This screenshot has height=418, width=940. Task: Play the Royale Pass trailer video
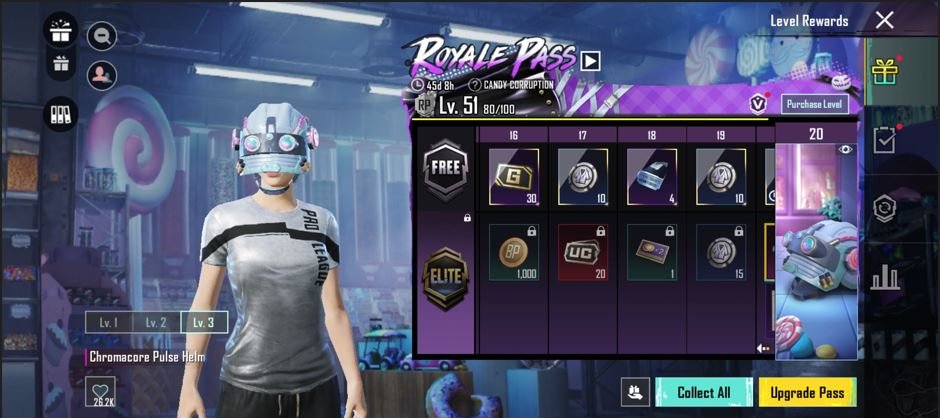[590, 60]
